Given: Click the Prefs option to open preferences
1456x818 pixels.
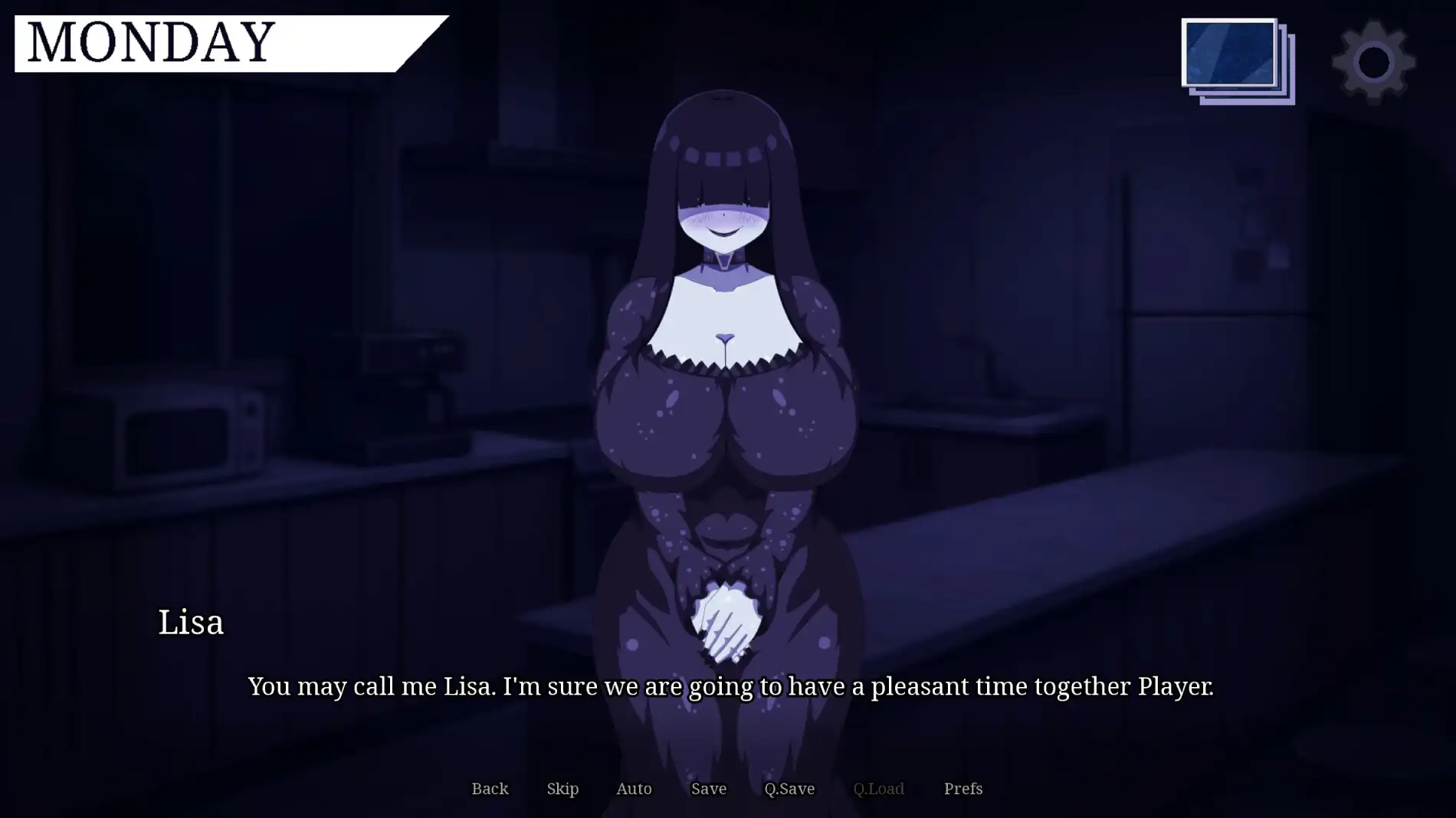Looking at the screenshot, I should [962, 788].
